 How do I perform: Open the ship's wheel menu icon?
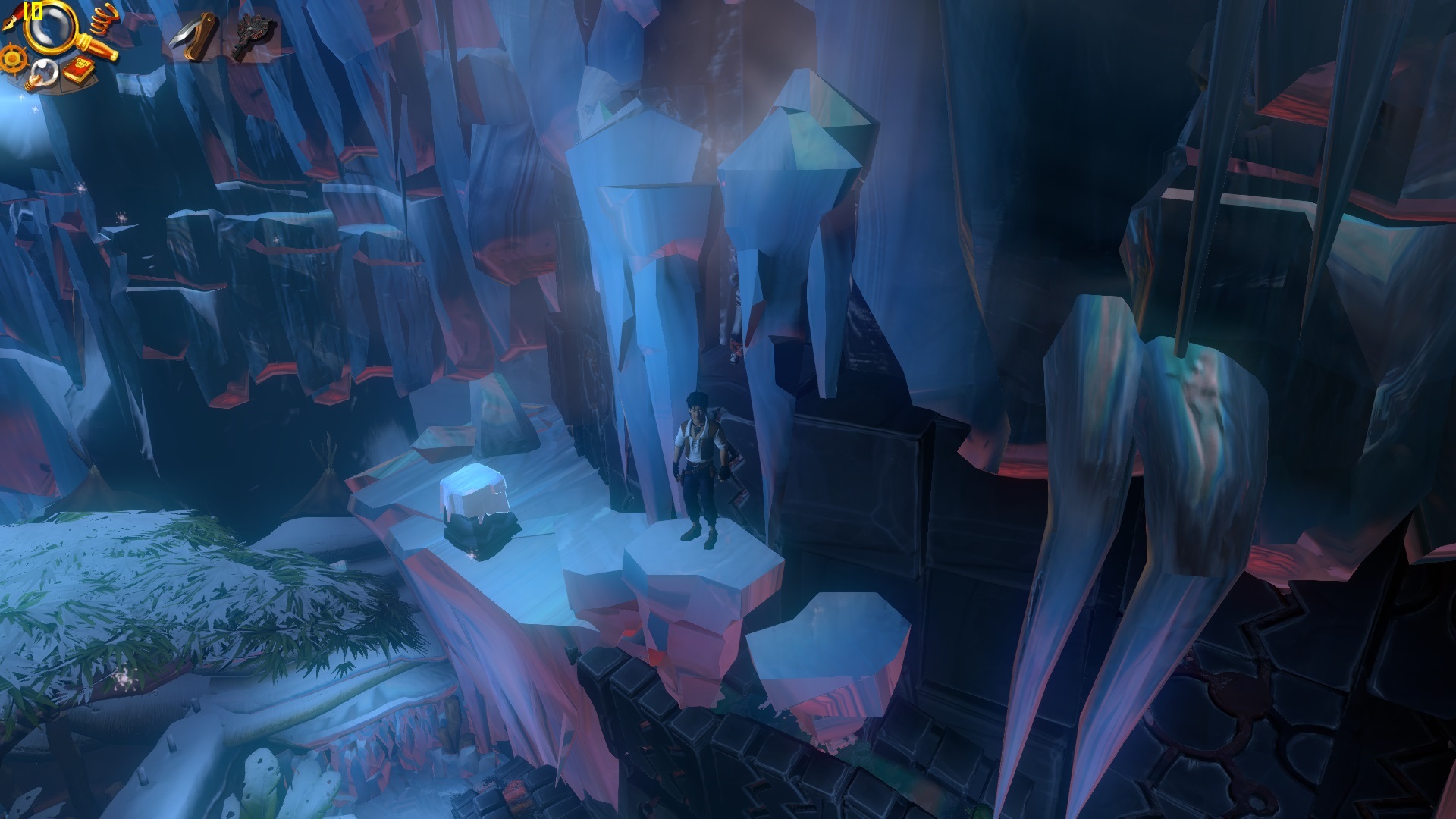tap(11, 58)
